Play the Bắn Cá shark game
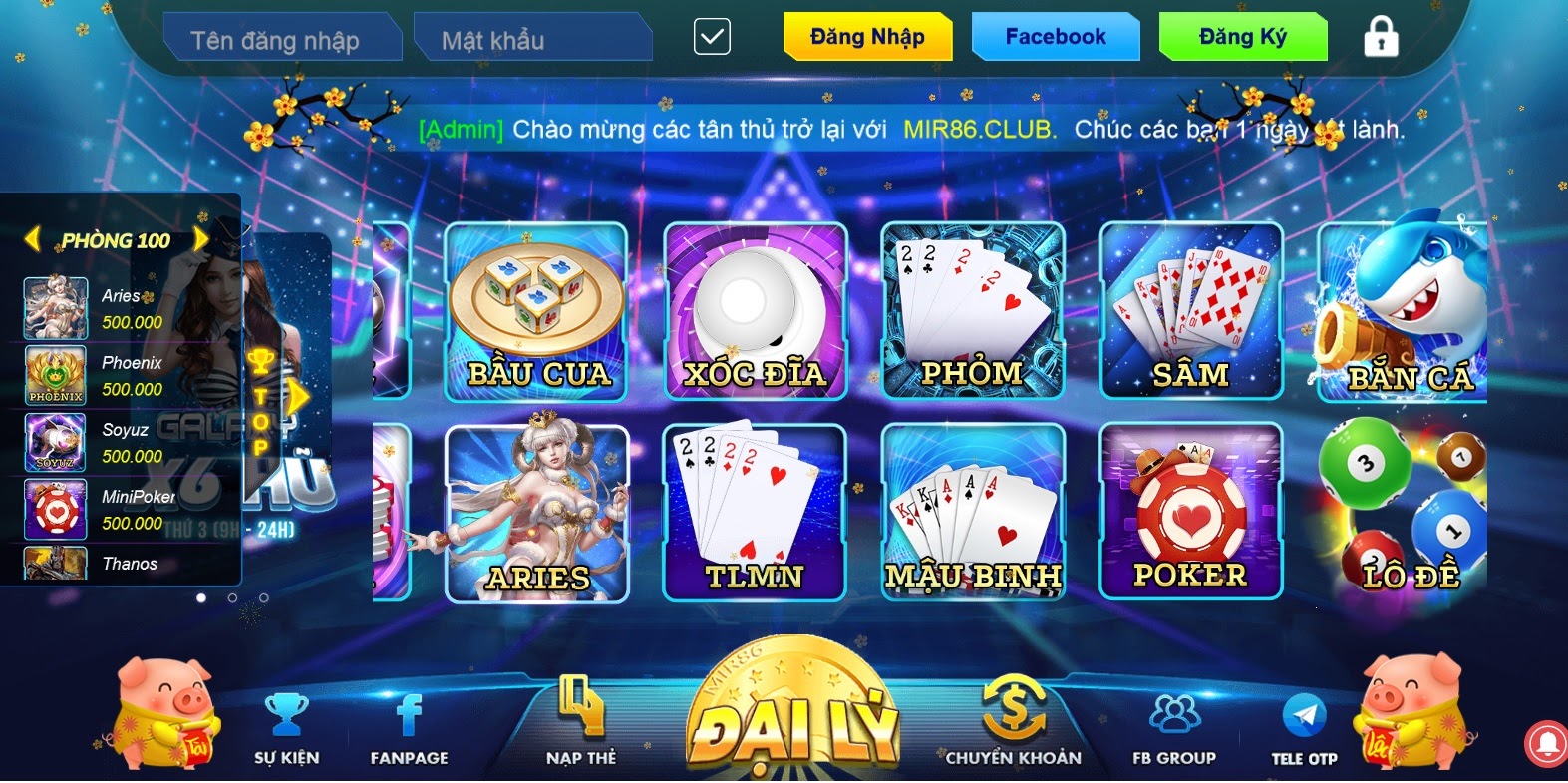Image resolution: width=1568 pixels, height=783 pixels. click(1404, 309)
